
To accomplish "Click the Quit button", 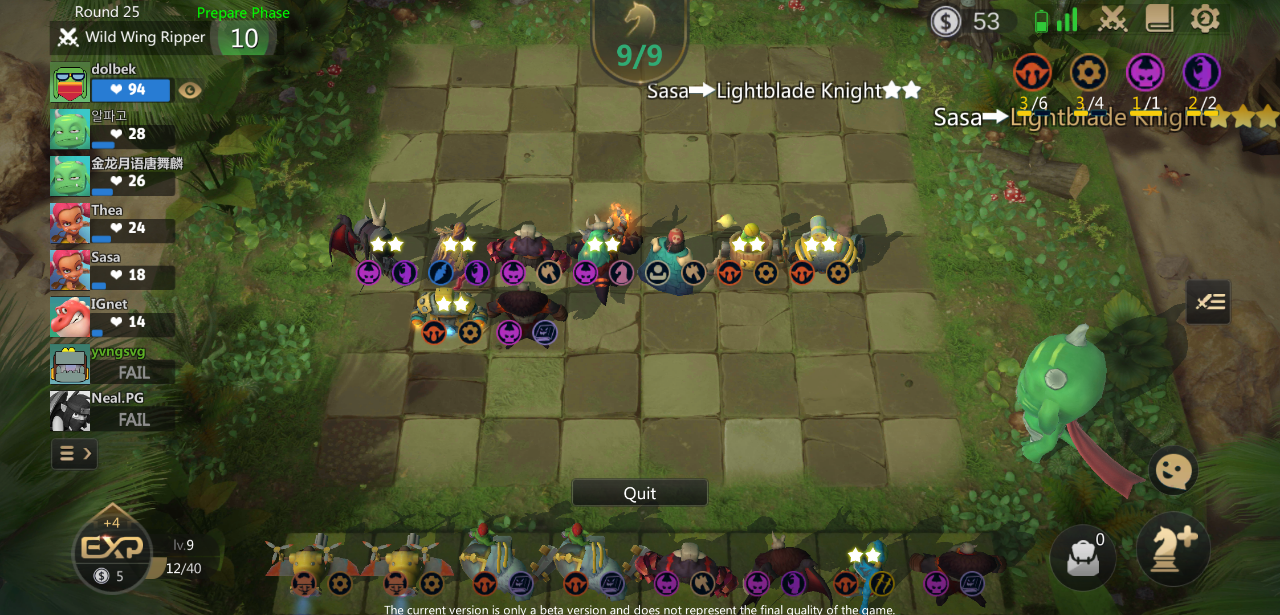I will 639,493.
